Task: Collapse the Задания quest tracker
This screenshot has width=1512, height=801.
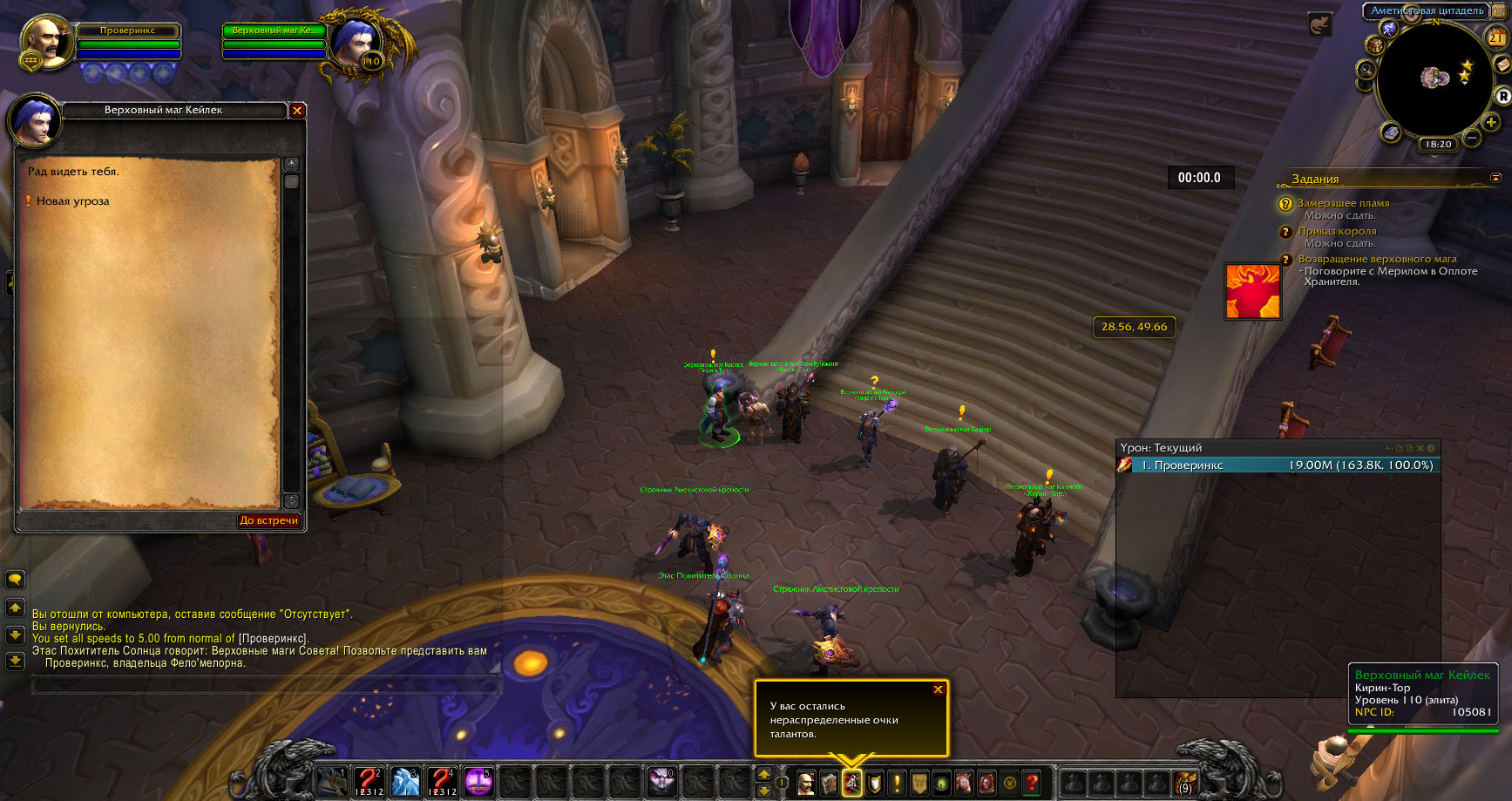Action: (1495, 178)
